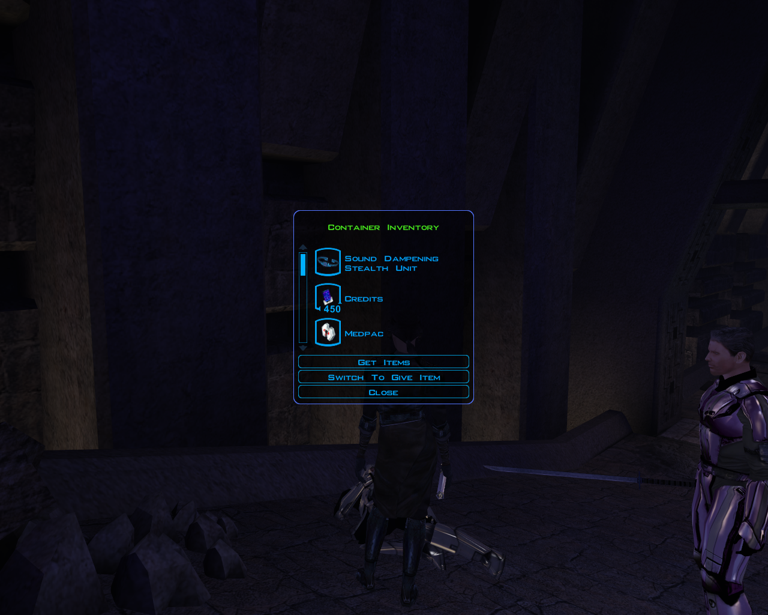Click the Get Items button
Viewport: 768px width, 615px height.
[383, 362]
